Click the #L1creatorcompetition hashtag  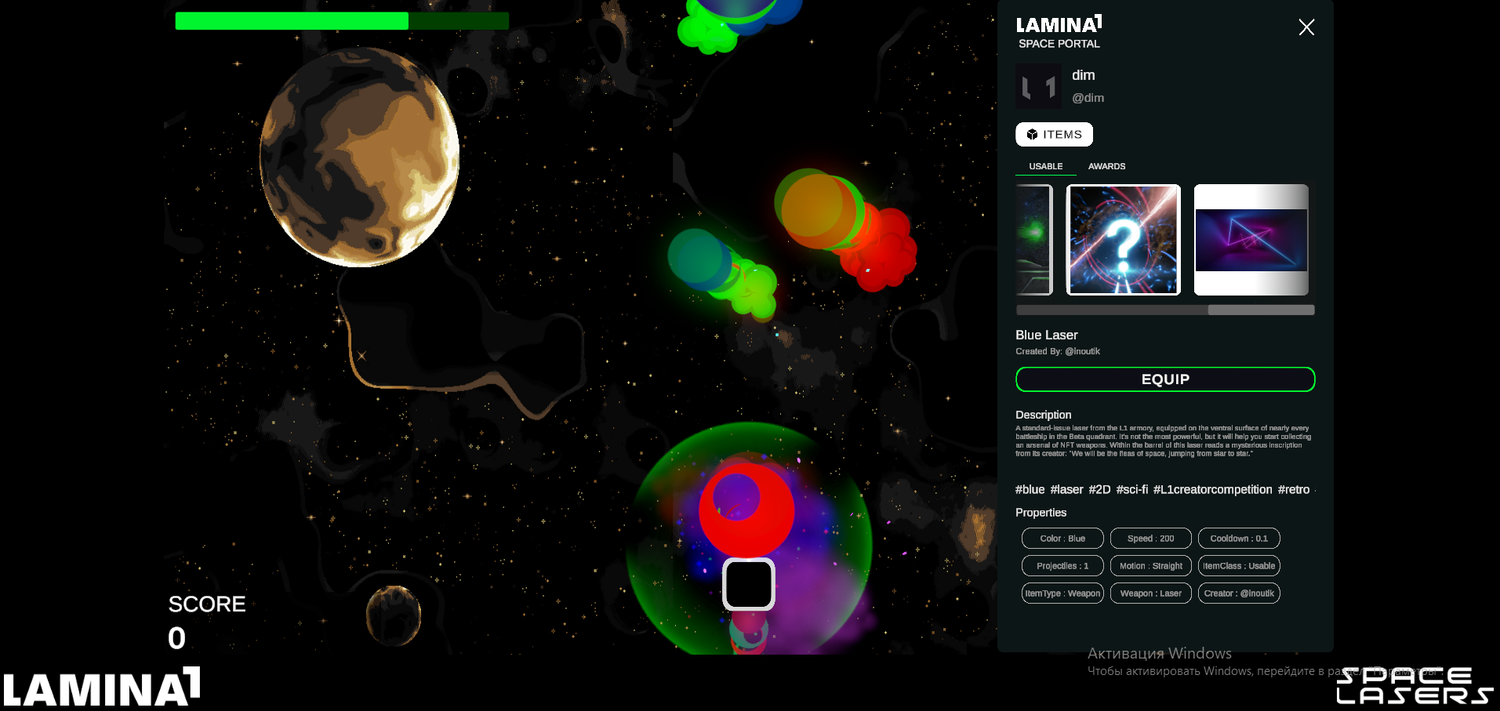pyautogui.click(x=1212, y=490)
